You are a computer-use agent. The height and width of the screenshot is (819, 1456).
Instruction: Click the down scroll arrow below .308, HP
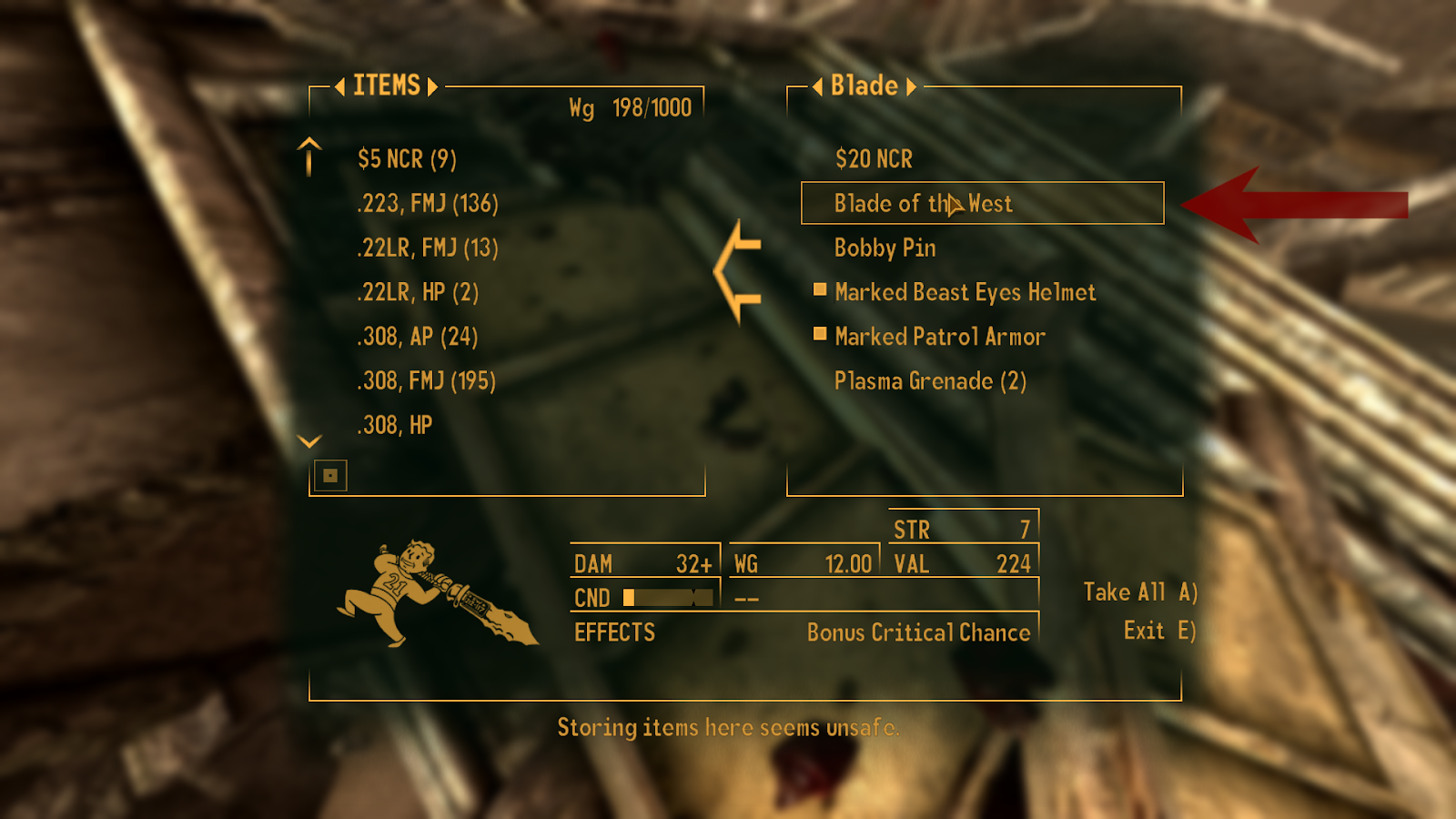click(x=308, y=441)
